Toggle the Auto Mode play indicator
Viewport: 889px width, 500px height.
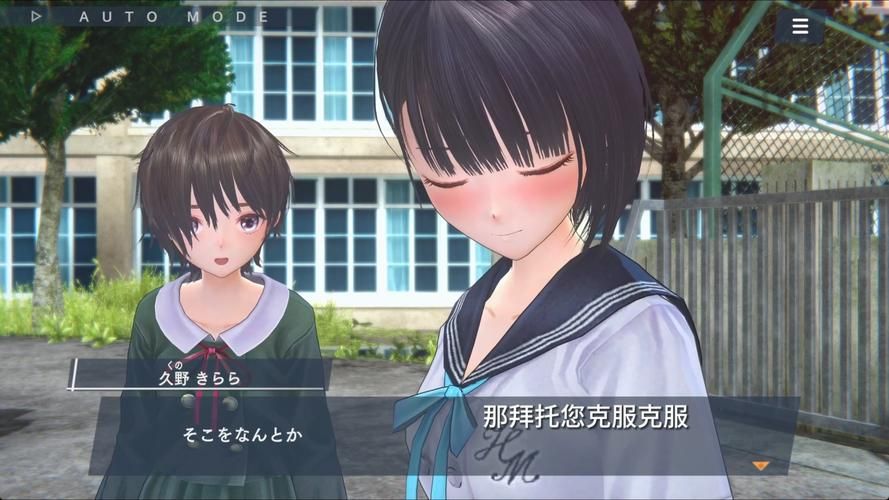click(37, 16)
